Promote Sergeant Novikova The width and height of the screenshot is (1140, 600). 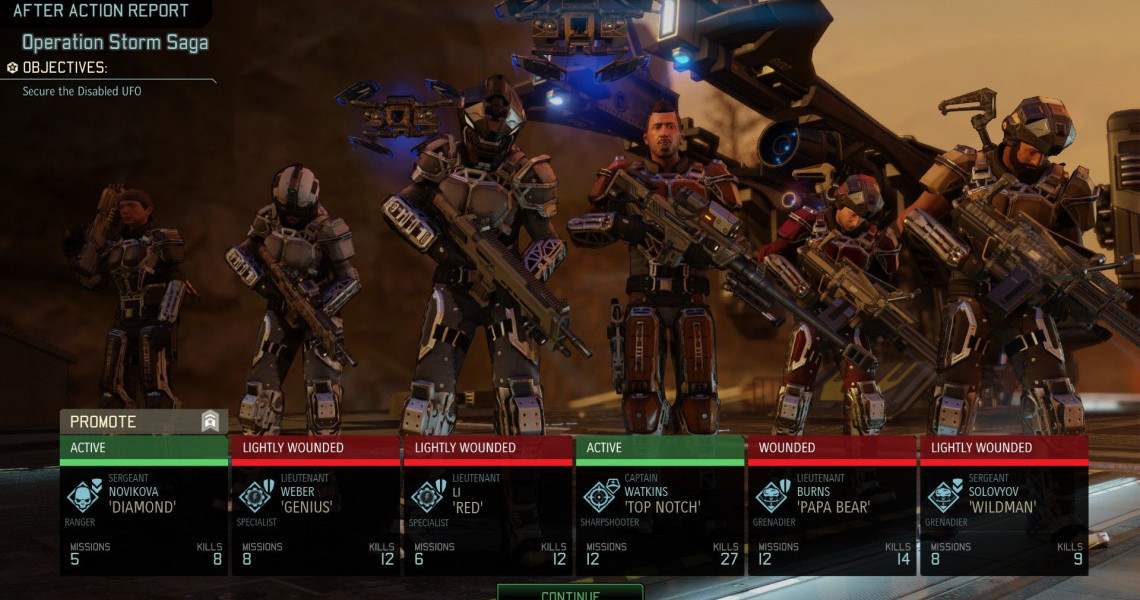click(143, 422)
